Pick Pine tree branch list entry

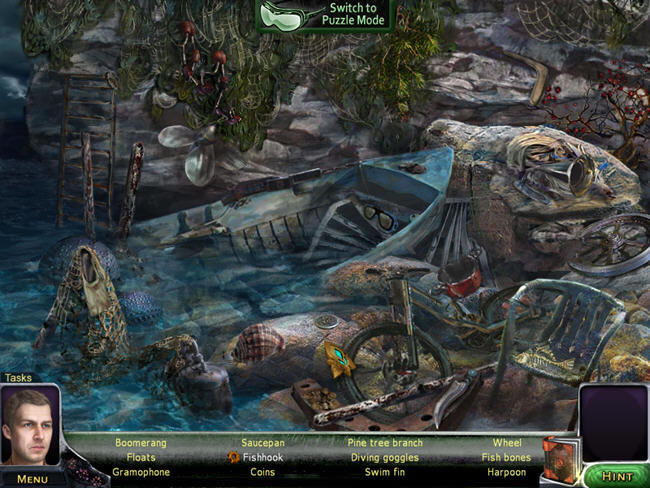point(385,442)
